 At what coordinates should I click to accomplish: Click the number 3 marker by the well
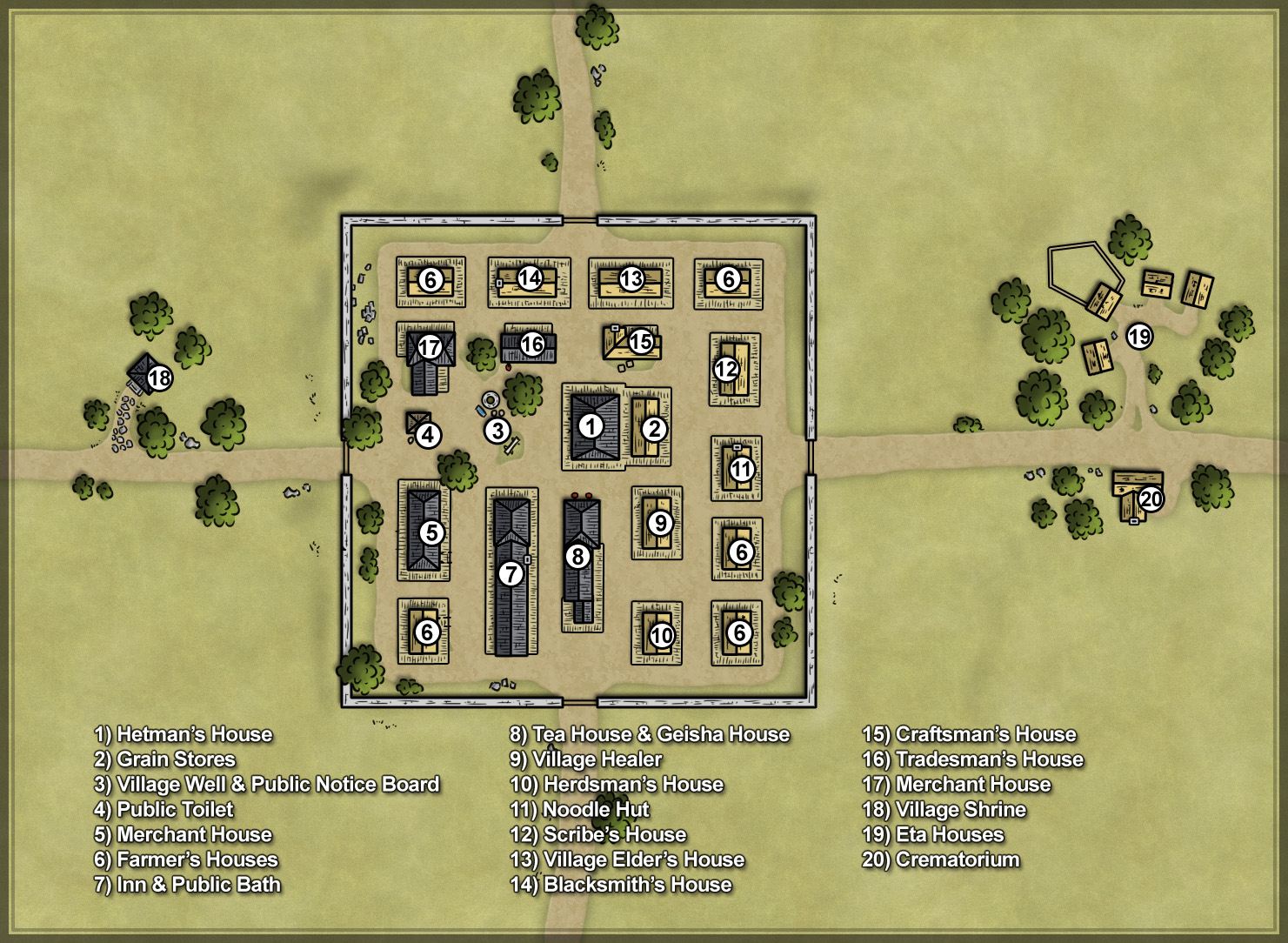[497, 430]
